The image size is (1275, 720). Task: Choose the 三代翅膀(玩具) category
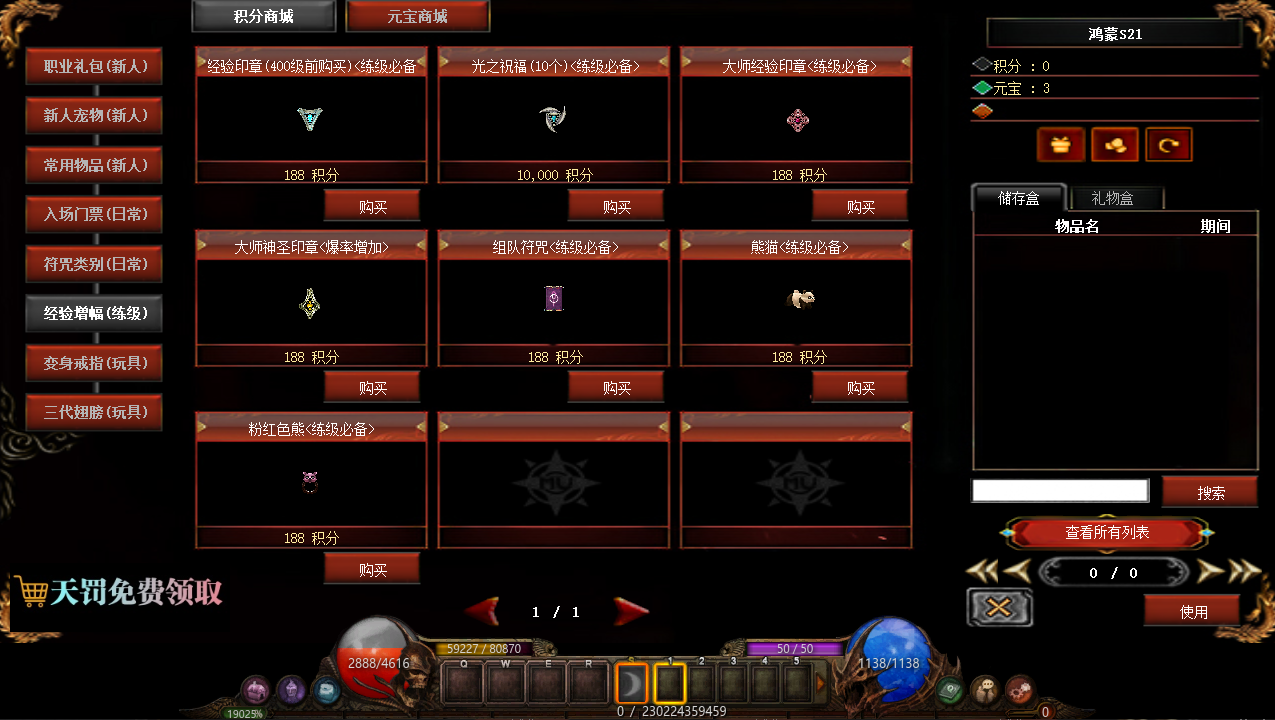[95, 413]
